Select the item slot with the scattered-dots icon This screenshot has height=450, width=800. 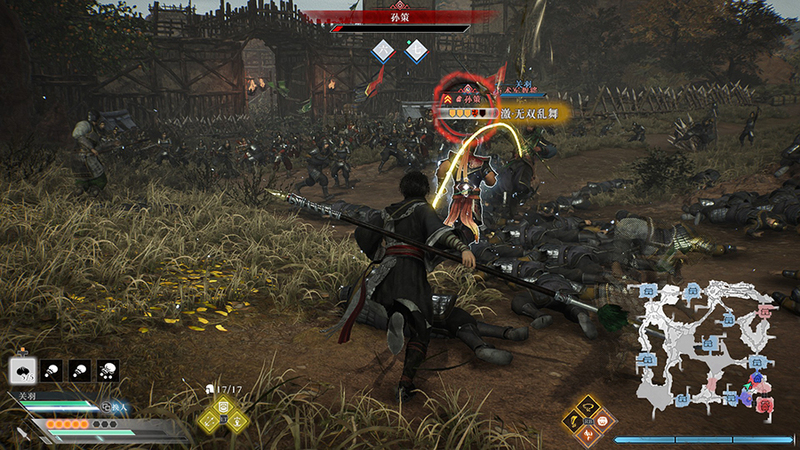[x=108, y=371]
